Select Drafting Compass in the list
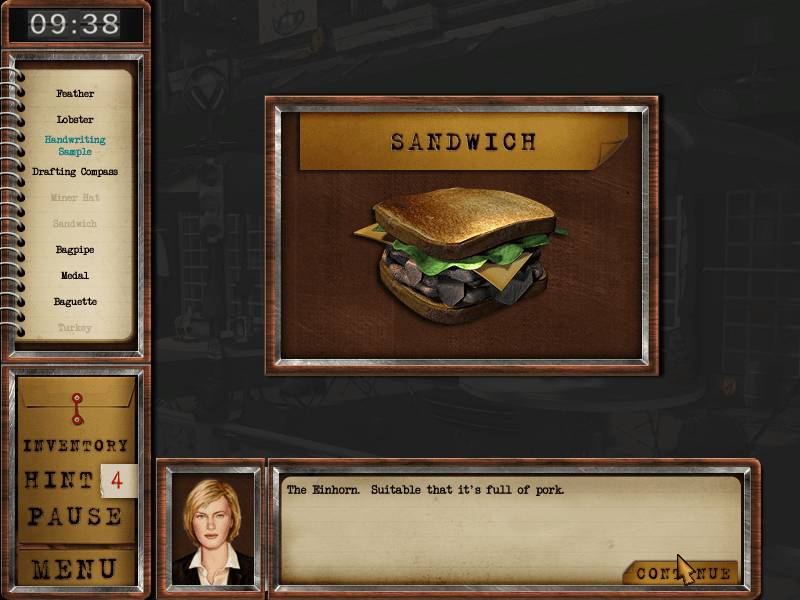Image resolution: width=800 pixels, height=600 pixels. coord(75,172)
